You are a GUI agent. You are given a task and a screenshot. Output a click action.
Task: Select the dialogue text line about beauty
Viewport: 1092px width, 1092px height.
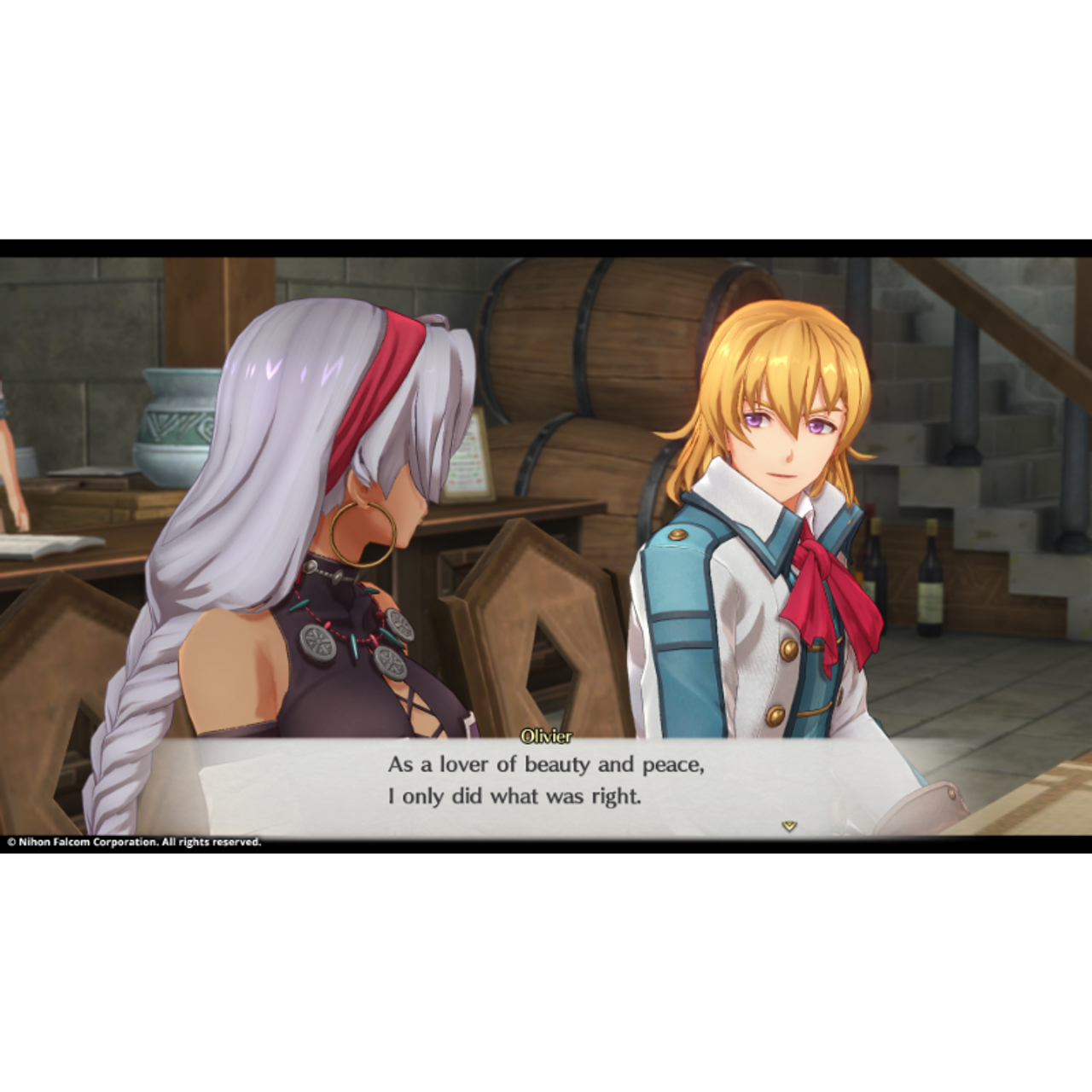pos(546,765)
